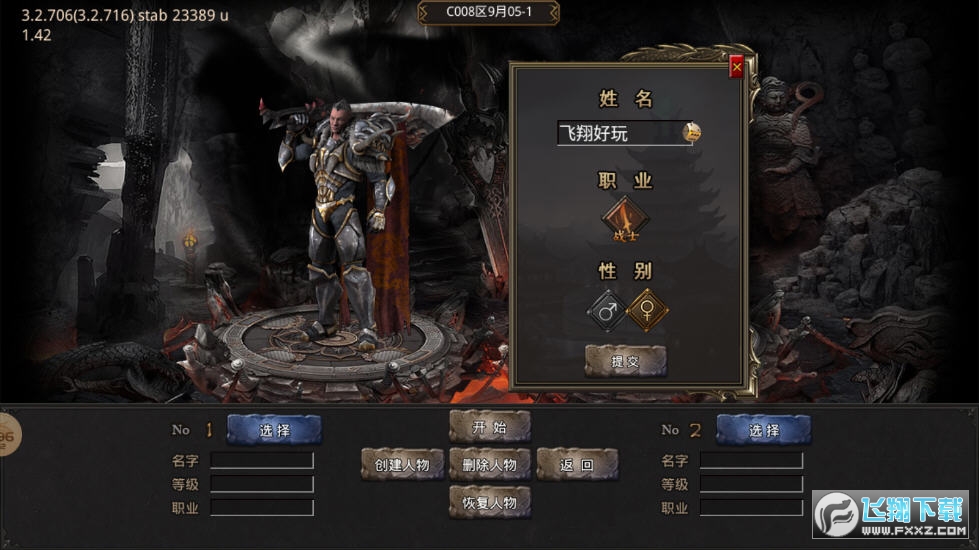Click the C008区 server label

tap(488, 13)
